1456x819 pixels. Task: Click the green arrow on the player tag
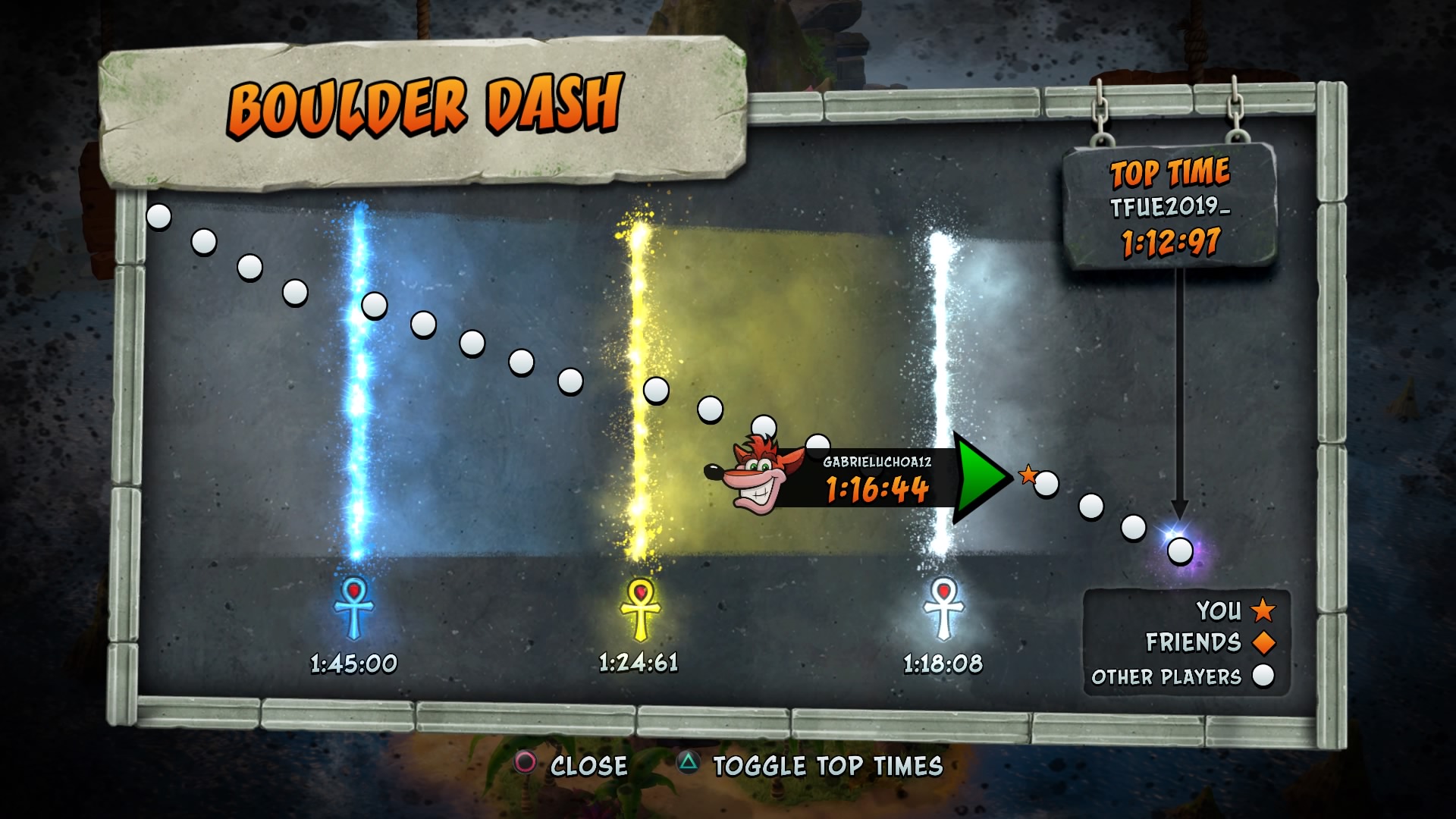pos(980,478)
